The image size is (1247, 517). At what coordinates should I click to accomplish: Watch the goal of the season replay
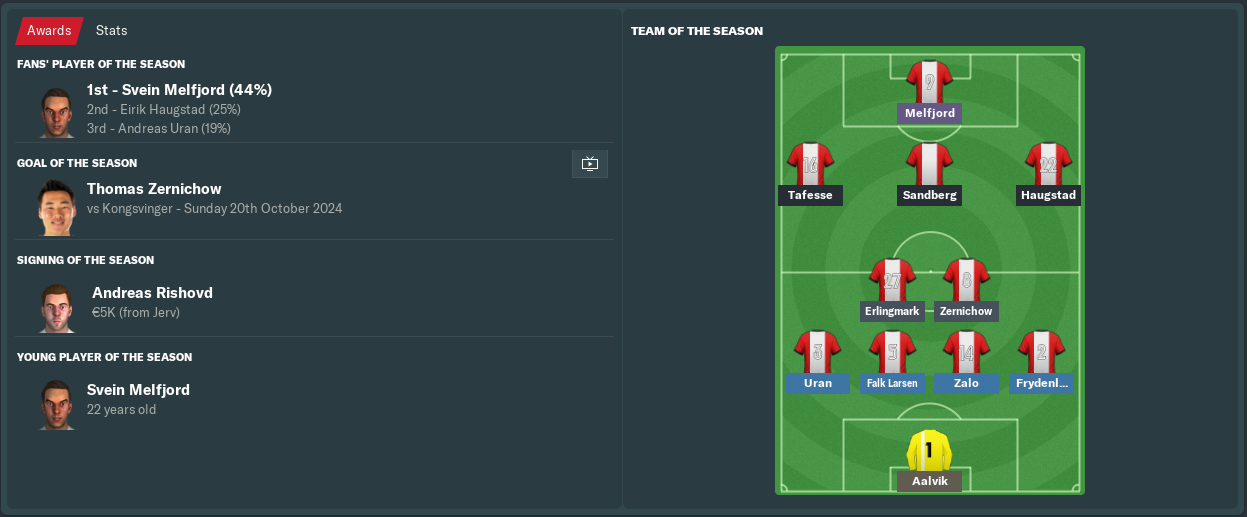589,164
